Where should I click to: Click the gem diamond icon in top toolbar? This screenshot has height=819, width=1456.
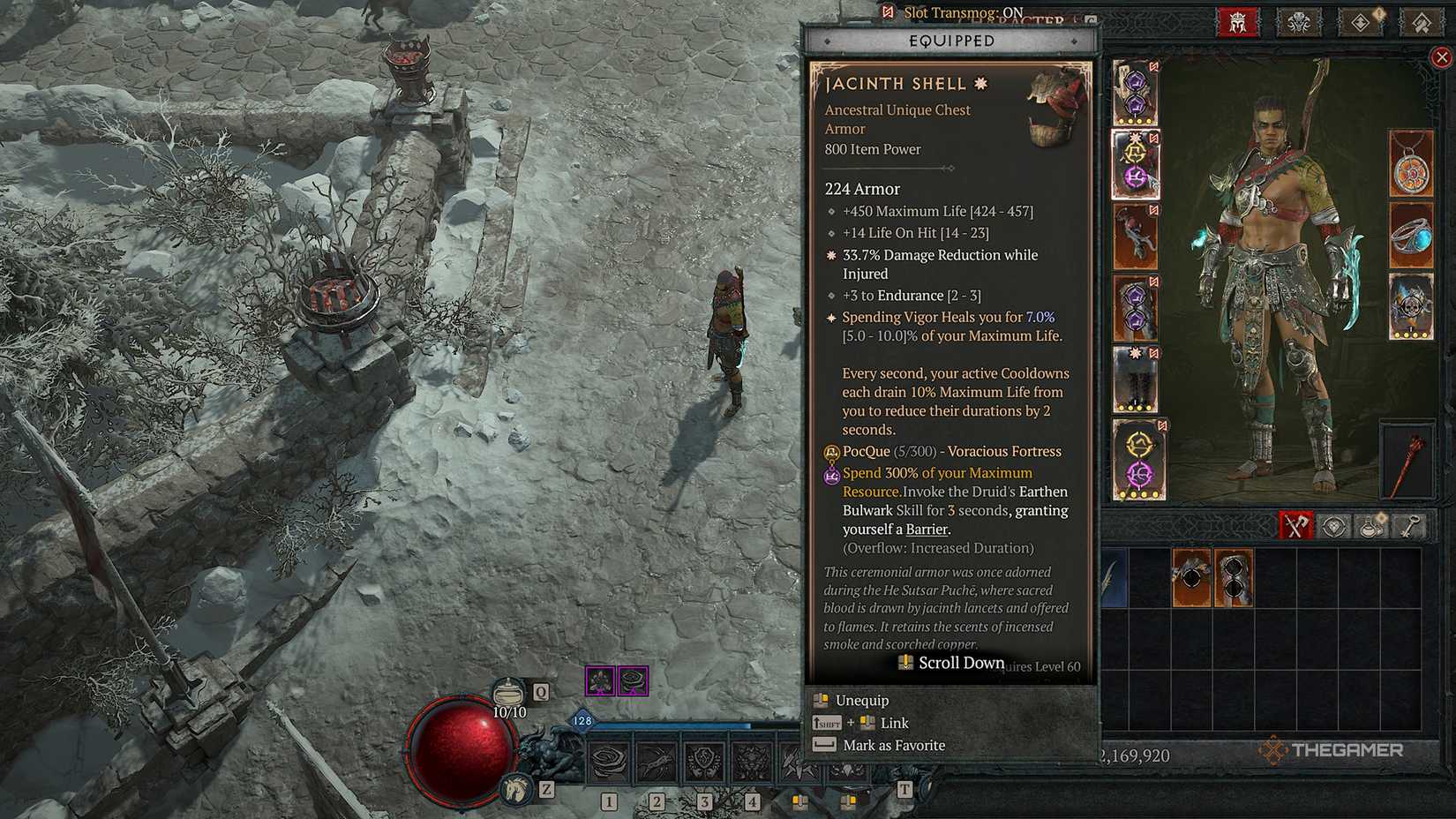[1360, 22]
